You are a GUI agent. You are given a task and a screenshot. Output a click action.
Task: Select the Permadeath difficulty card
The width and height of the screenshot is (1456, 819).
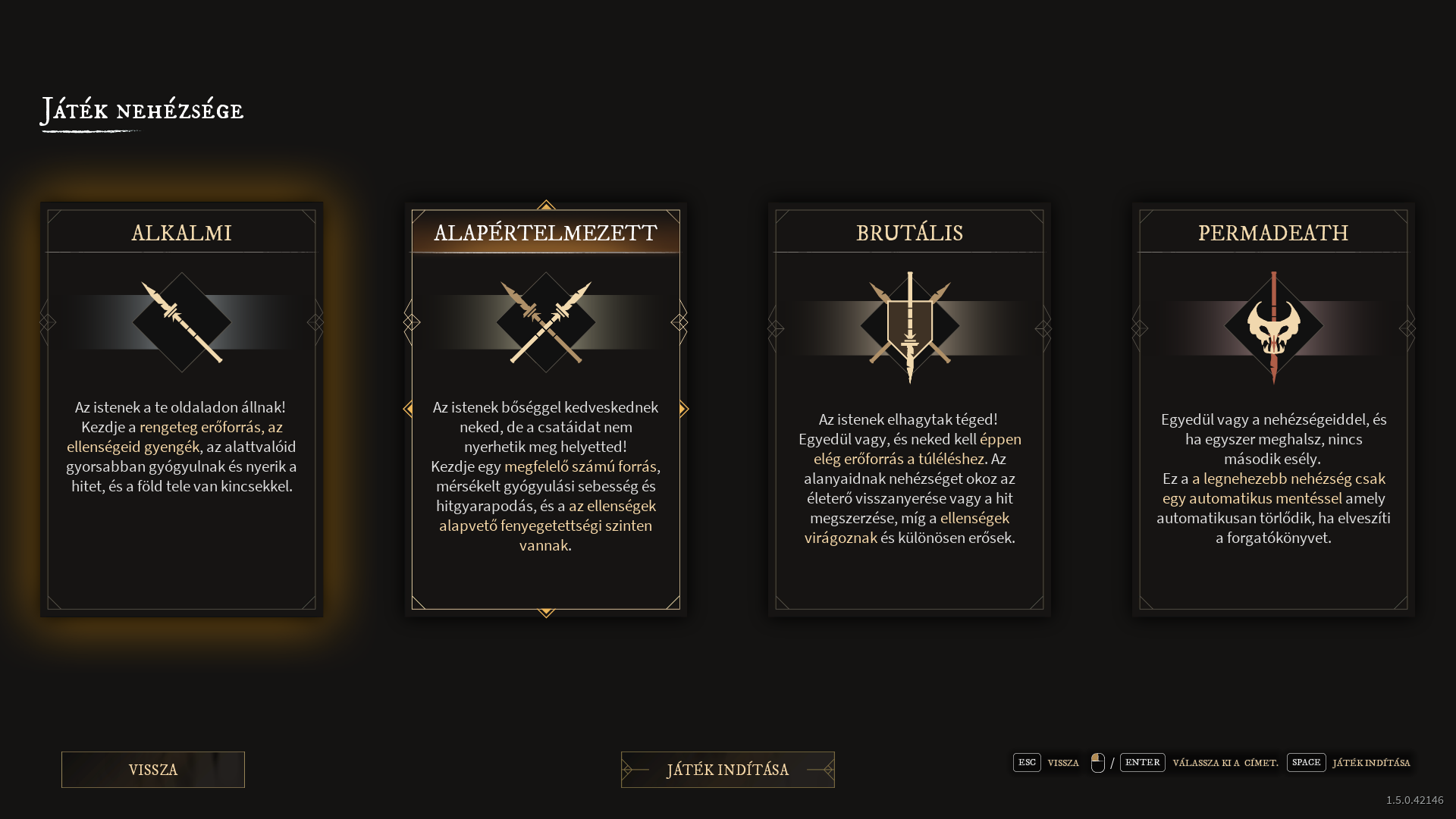(x=1273, y=409)
